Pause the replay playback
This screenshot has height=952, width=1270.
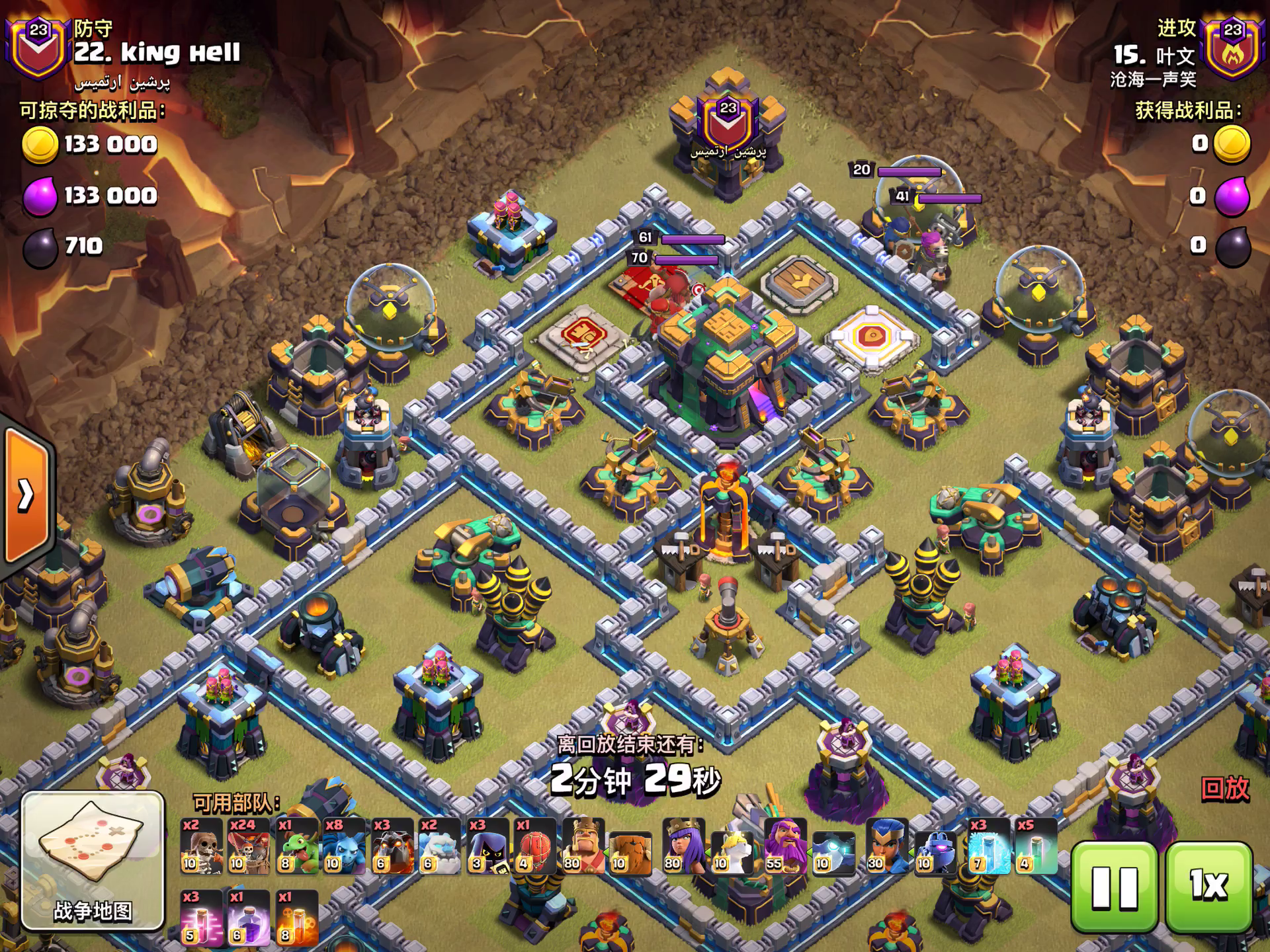1114,887
